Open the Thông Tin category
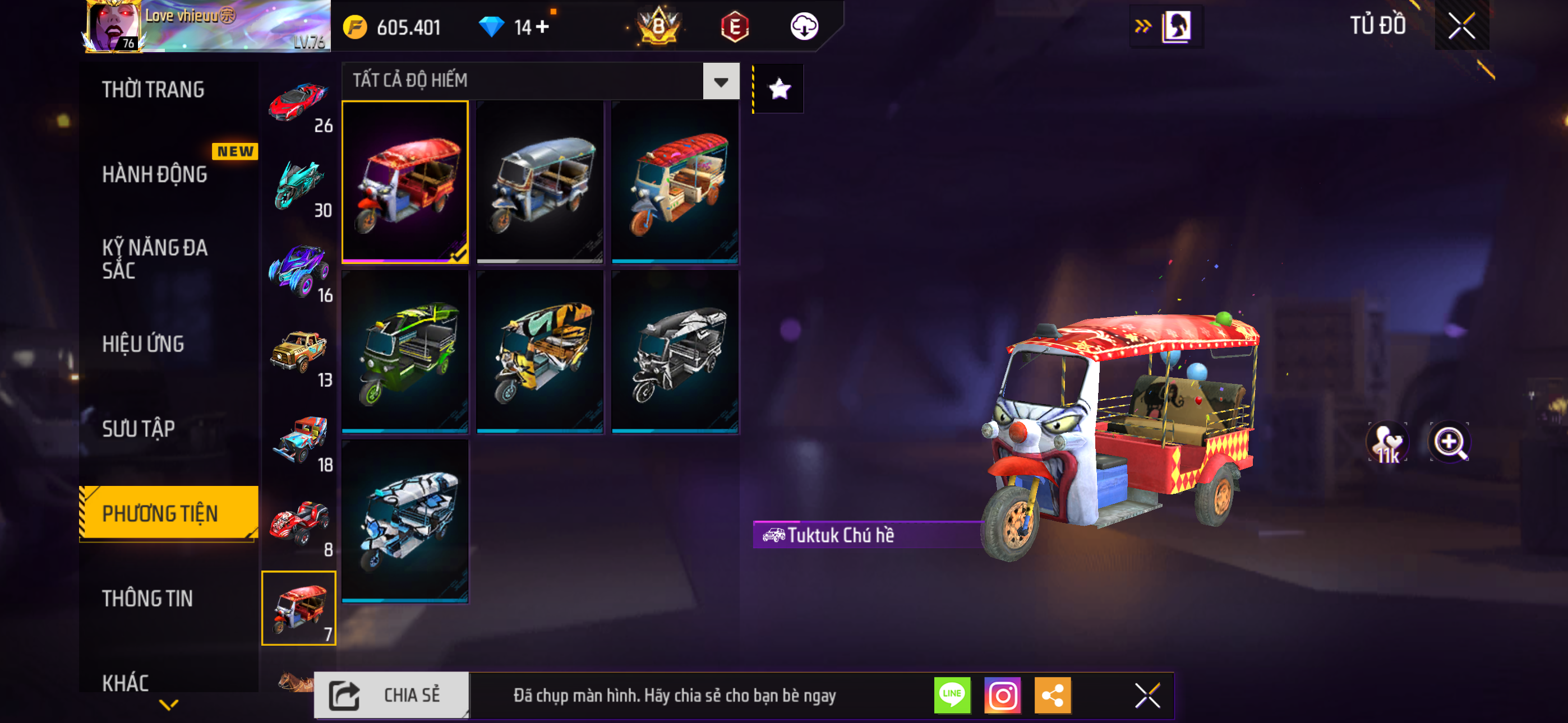 pos(147,598)
